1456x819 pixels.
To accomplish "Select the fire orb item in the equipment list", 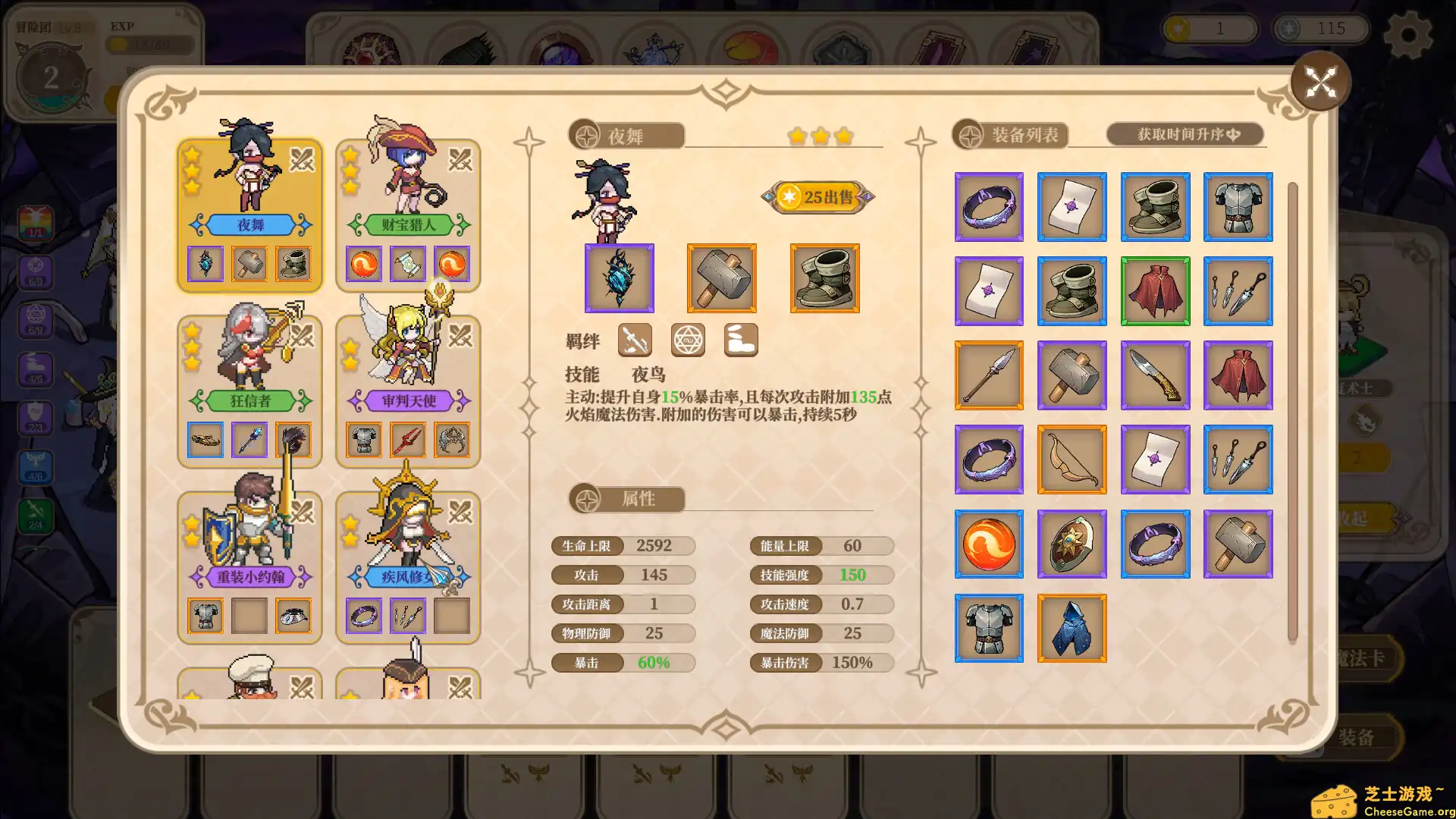I will tap(989, 544).
